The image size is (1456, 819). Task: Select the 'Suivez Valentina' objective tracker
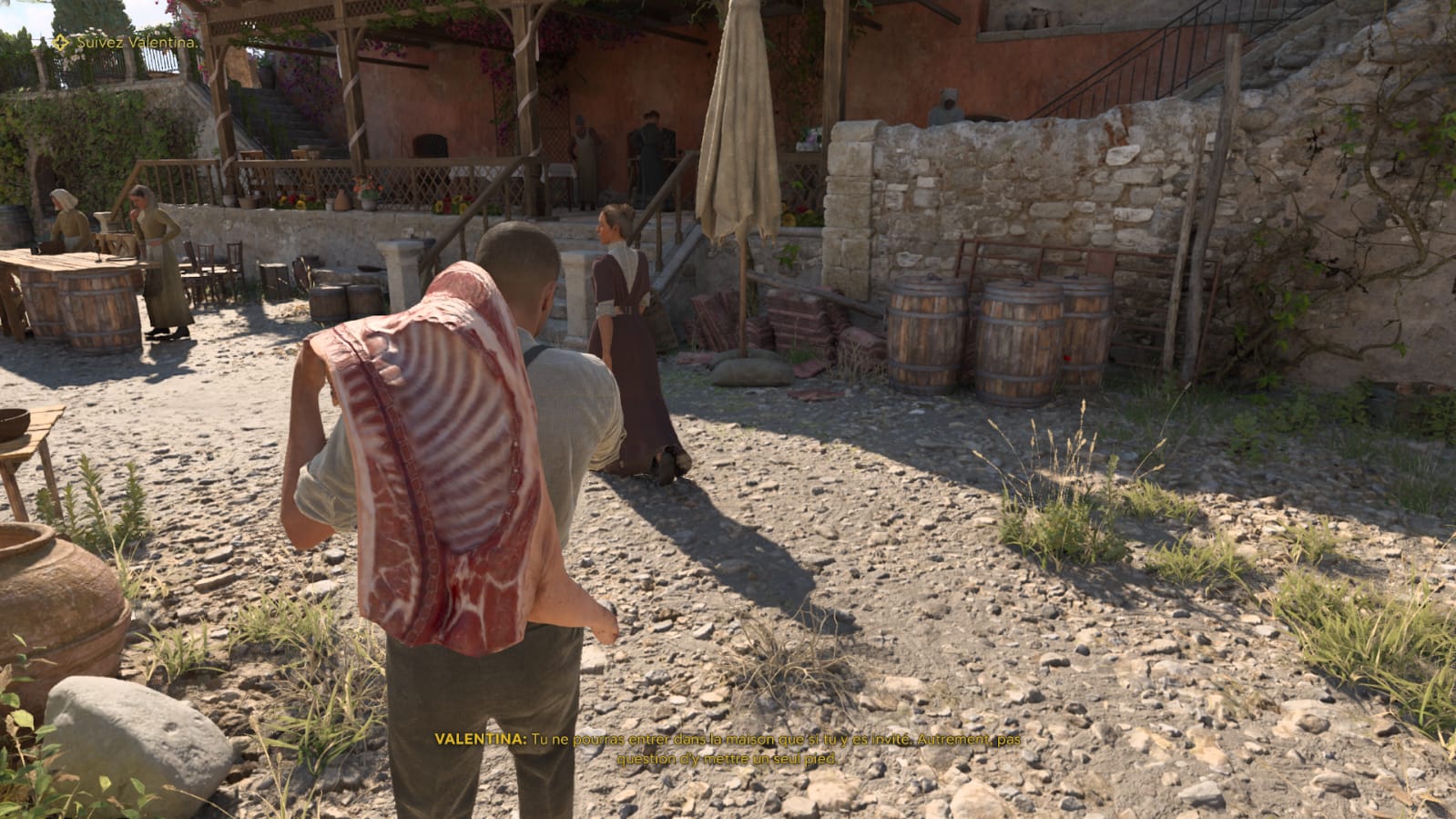pos(126,42)
